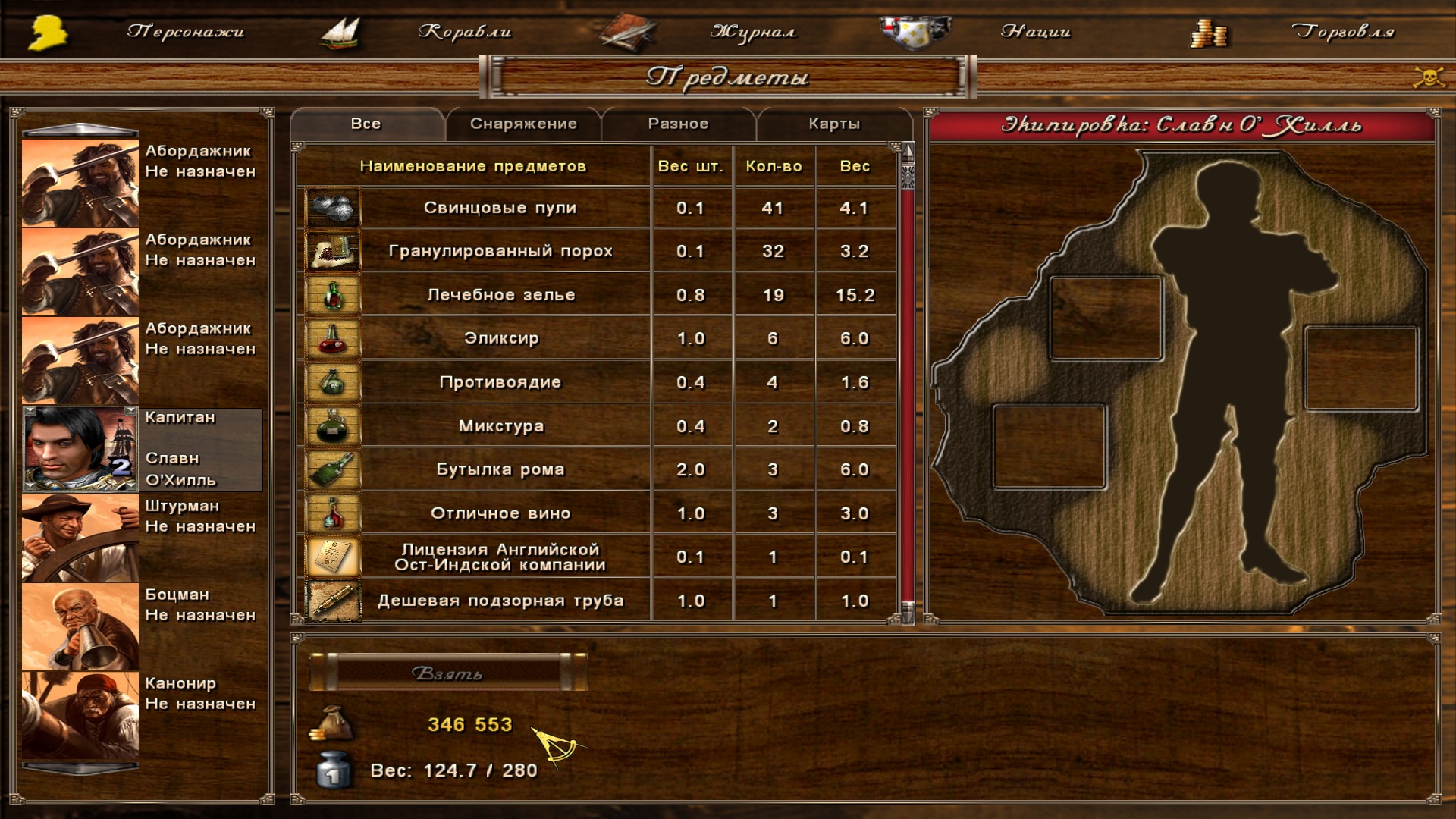Switch to the Карты tab
The image size is (1456, 819).
pos(834,124)
